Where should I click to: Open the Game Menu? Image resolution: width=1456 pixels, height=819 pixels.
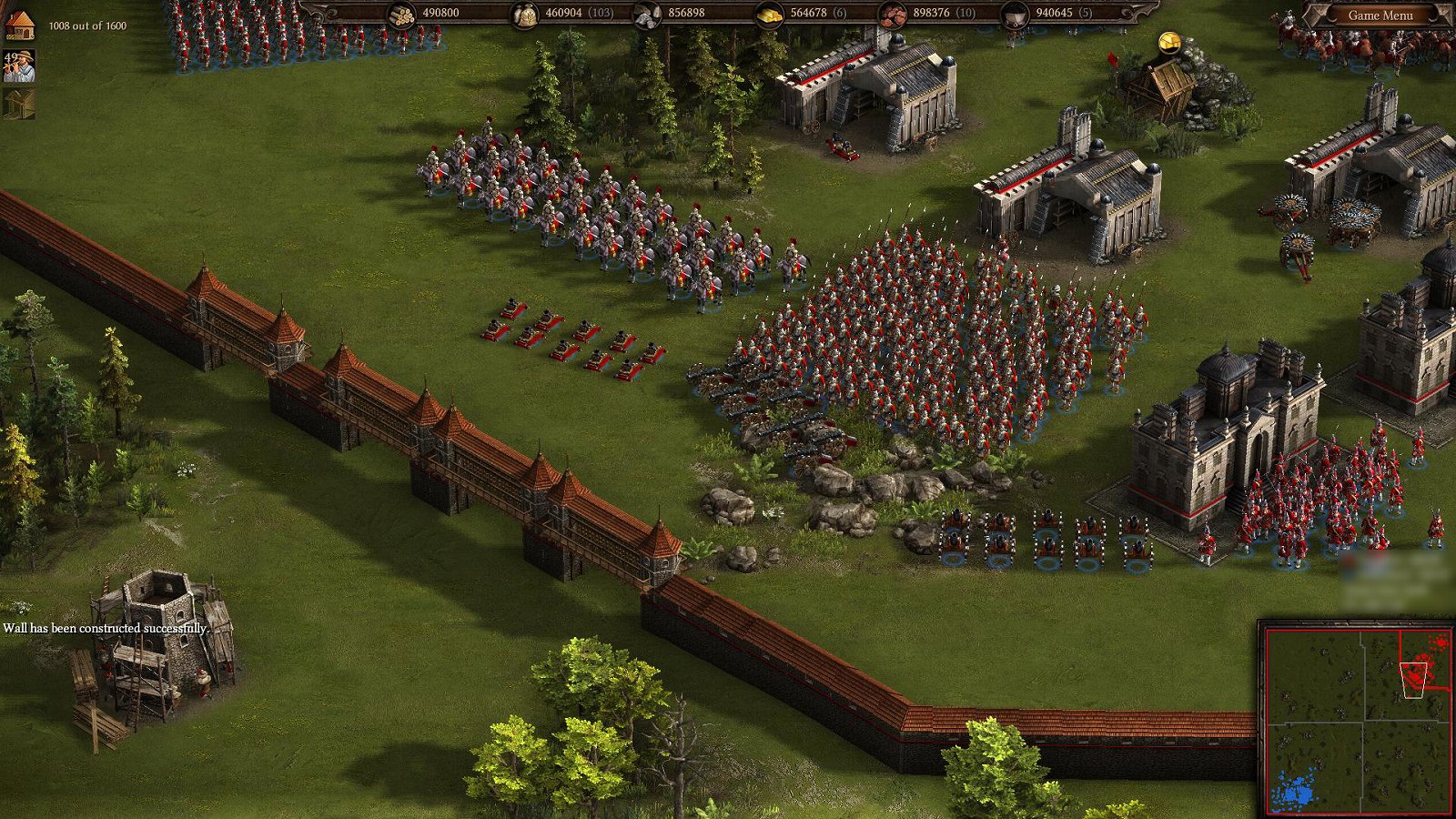tap(1380, 15)
